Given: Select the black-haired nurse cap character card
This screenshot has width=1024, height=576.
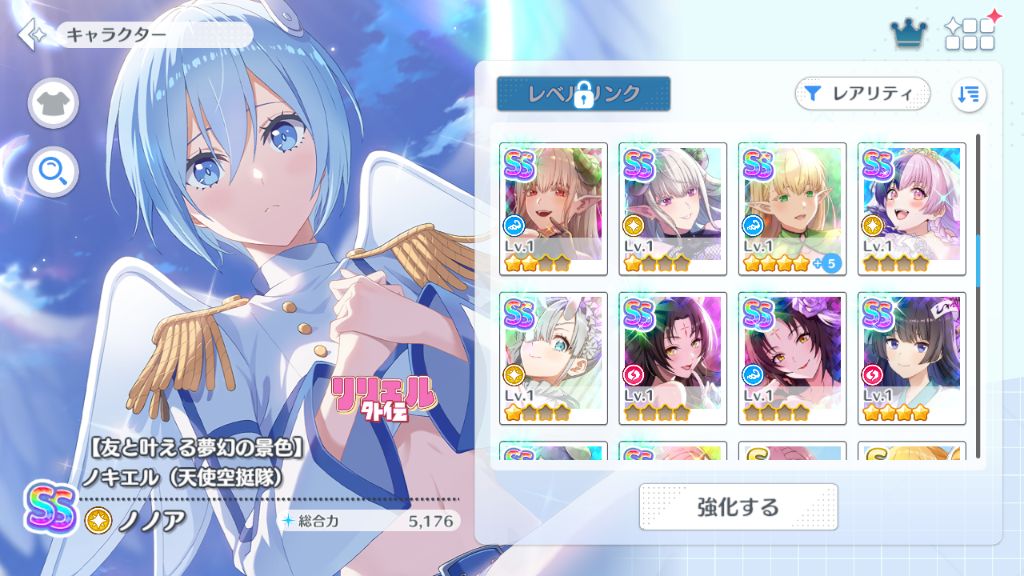Looking at the screenshot, I should click(x=912, y=358).
